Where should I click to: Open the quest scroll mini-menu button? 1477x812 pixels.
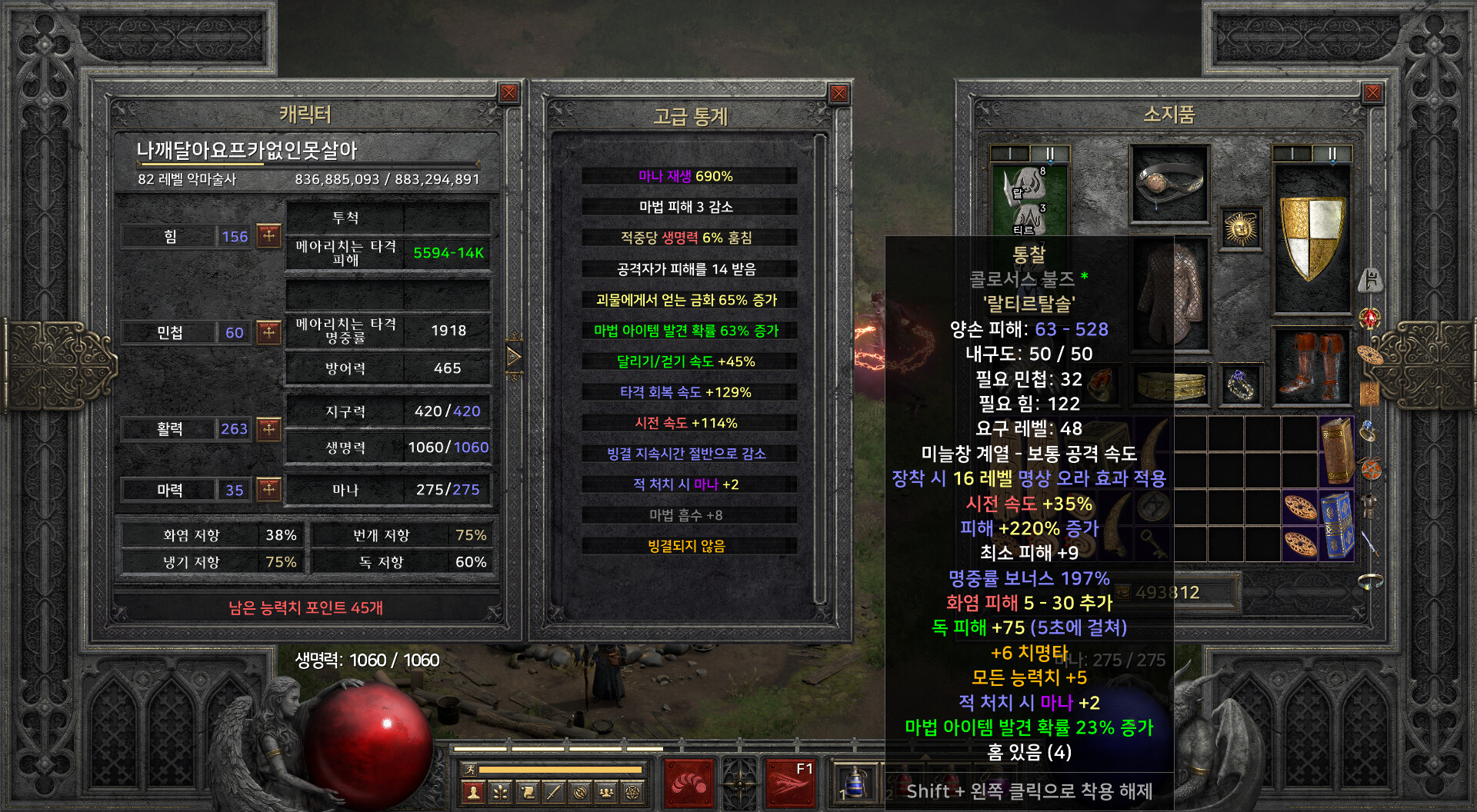click(527, 792)
